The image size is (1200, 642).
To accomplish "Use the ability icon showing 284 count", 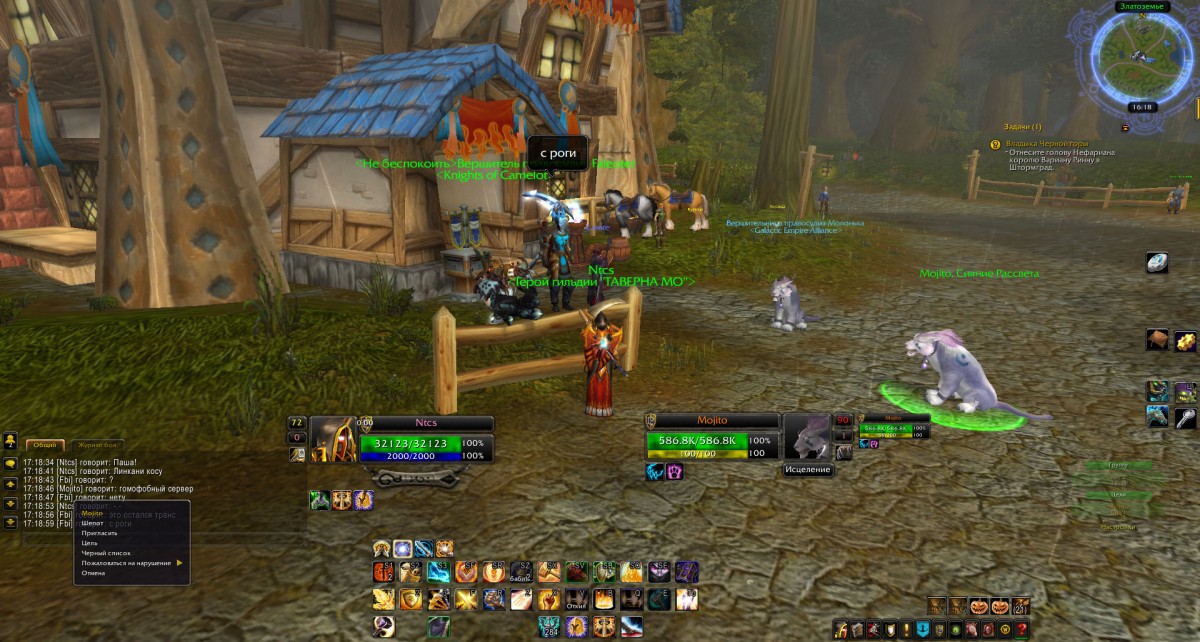I will coord(548,627).
